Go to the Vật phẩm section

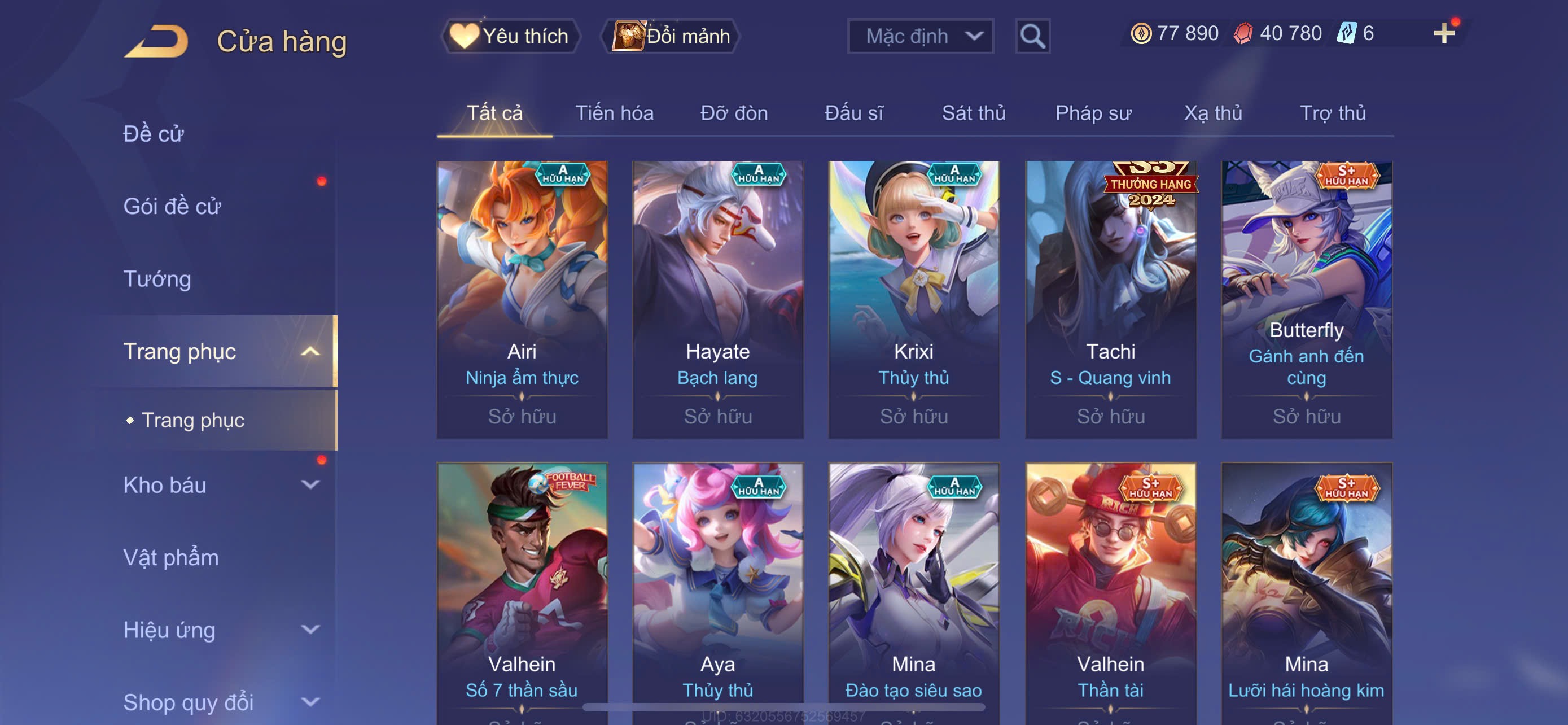171,558
